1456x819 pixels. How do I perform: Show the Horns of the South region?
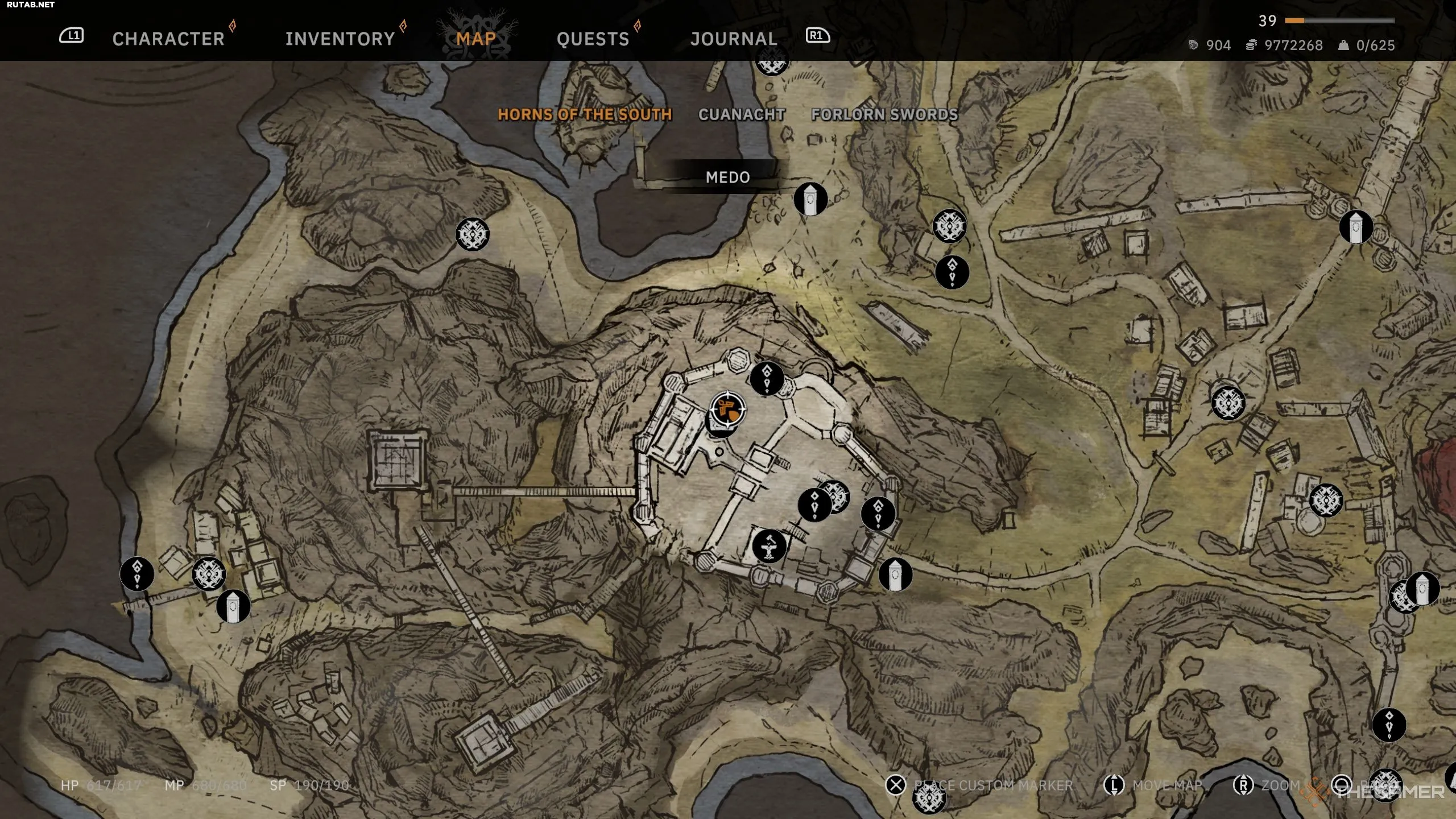pyautogui.click(x=585, y=114)
